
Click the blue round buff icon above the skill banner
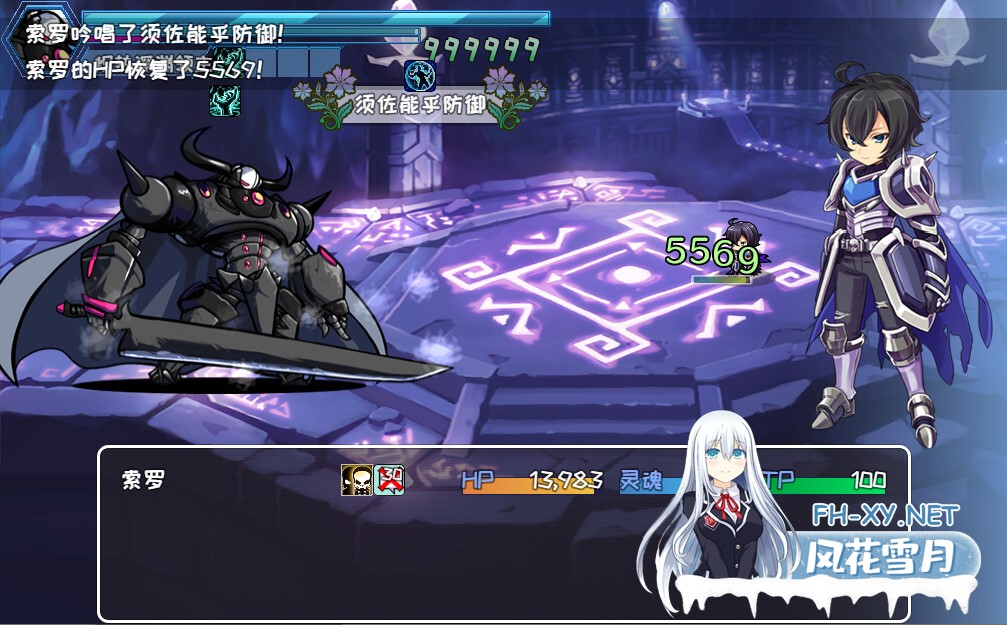(419, 74)
